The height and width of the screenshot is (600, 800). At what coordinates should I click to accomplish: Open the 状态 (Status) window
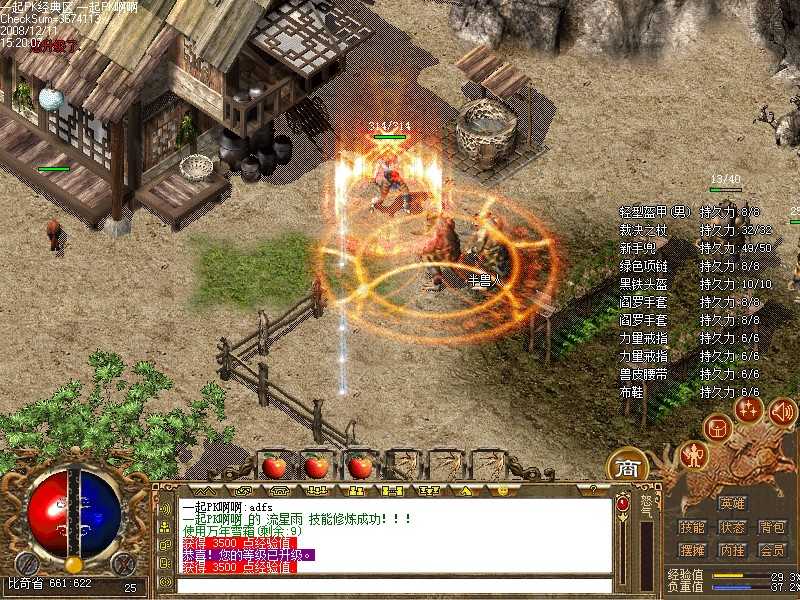pos(732,527)
